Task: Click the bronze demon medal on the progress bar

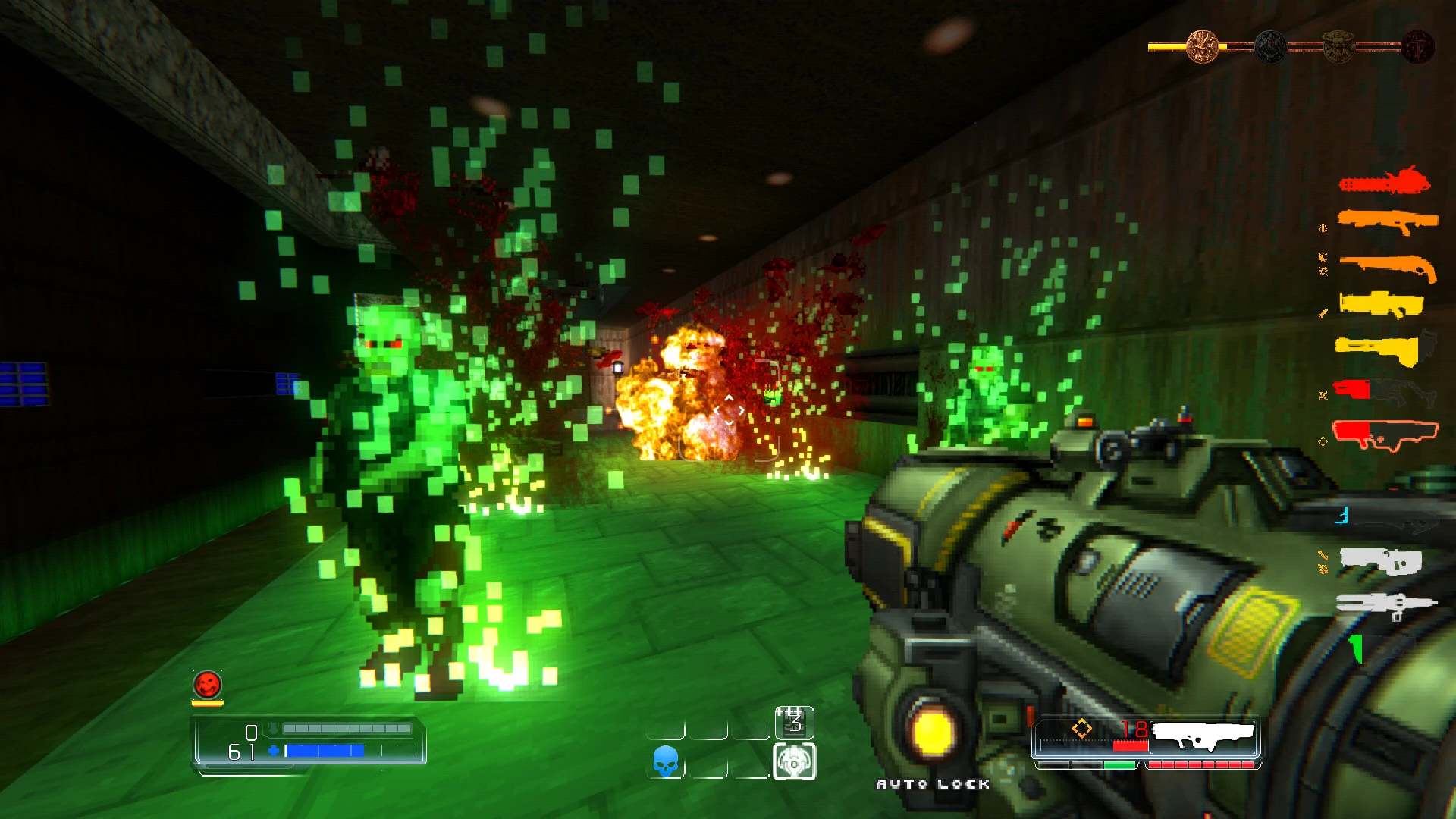Action: [1202, 45]
